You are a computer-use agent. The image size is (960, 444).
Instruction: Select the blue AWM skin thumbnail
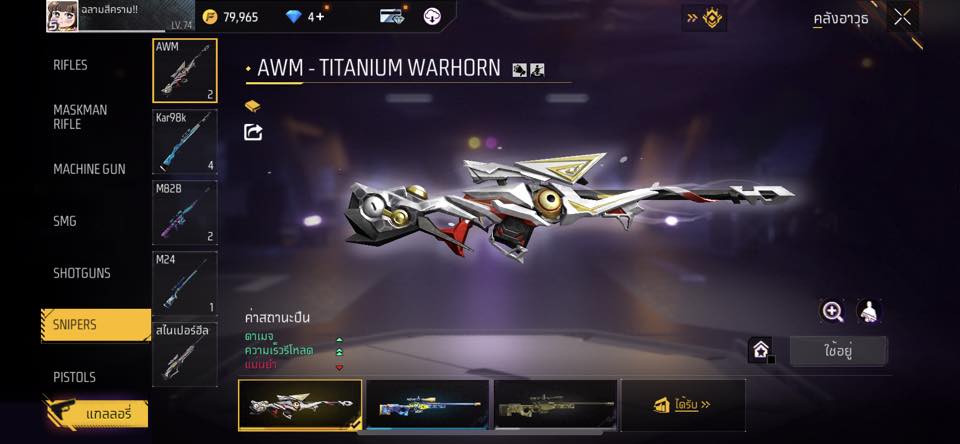428,405
